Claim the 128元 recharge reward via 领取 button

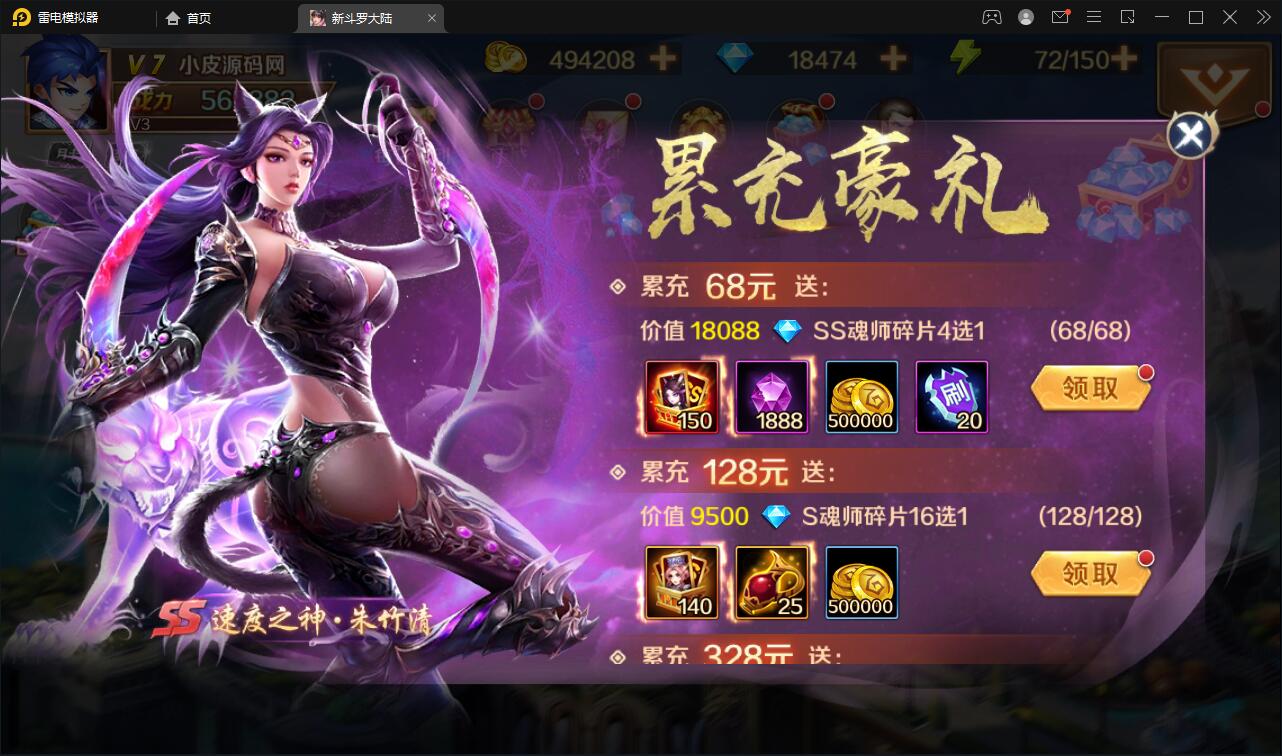[1090, 574]
